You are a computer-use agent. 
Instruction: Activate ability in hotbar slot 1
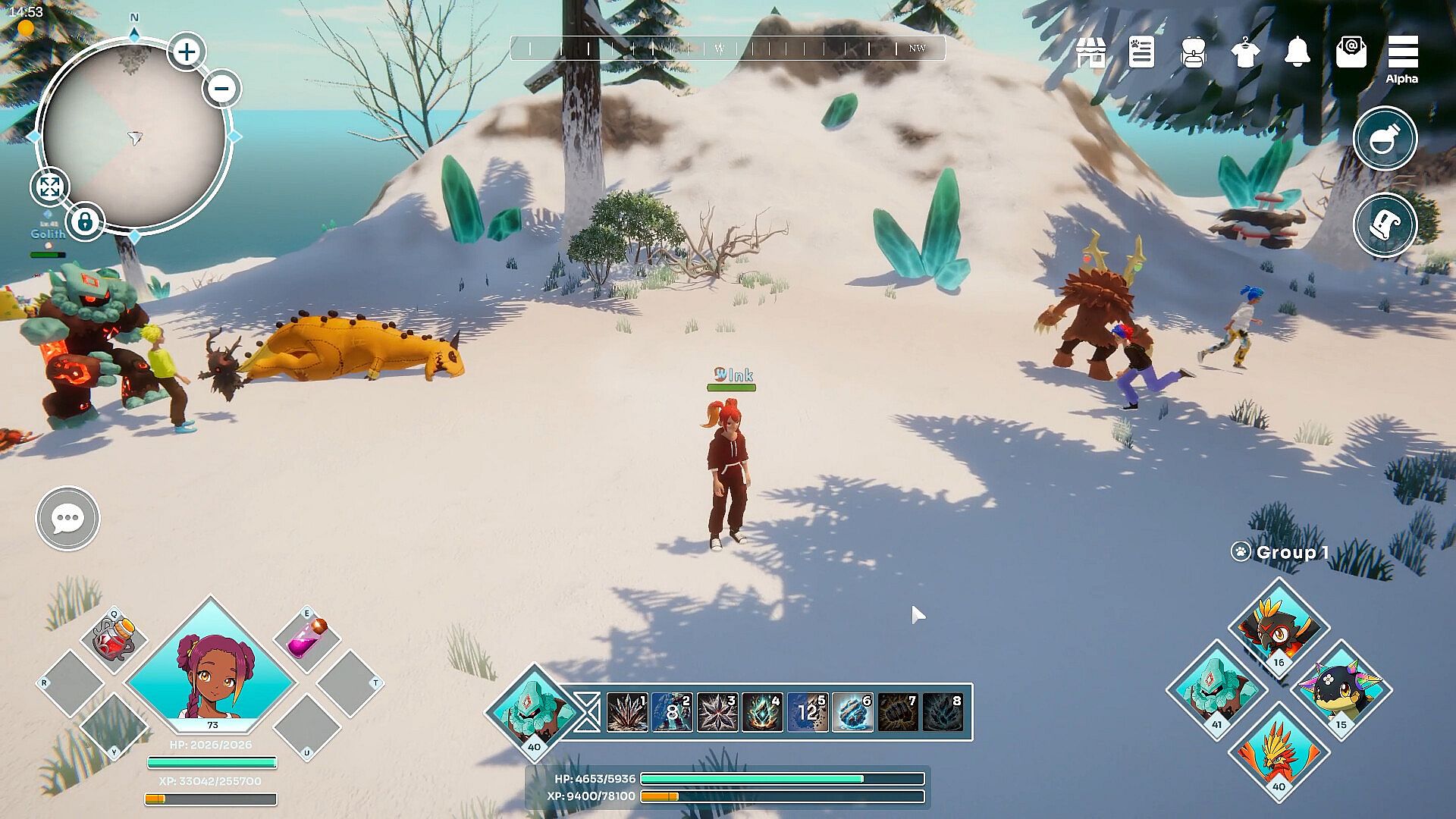click(627, 713)
